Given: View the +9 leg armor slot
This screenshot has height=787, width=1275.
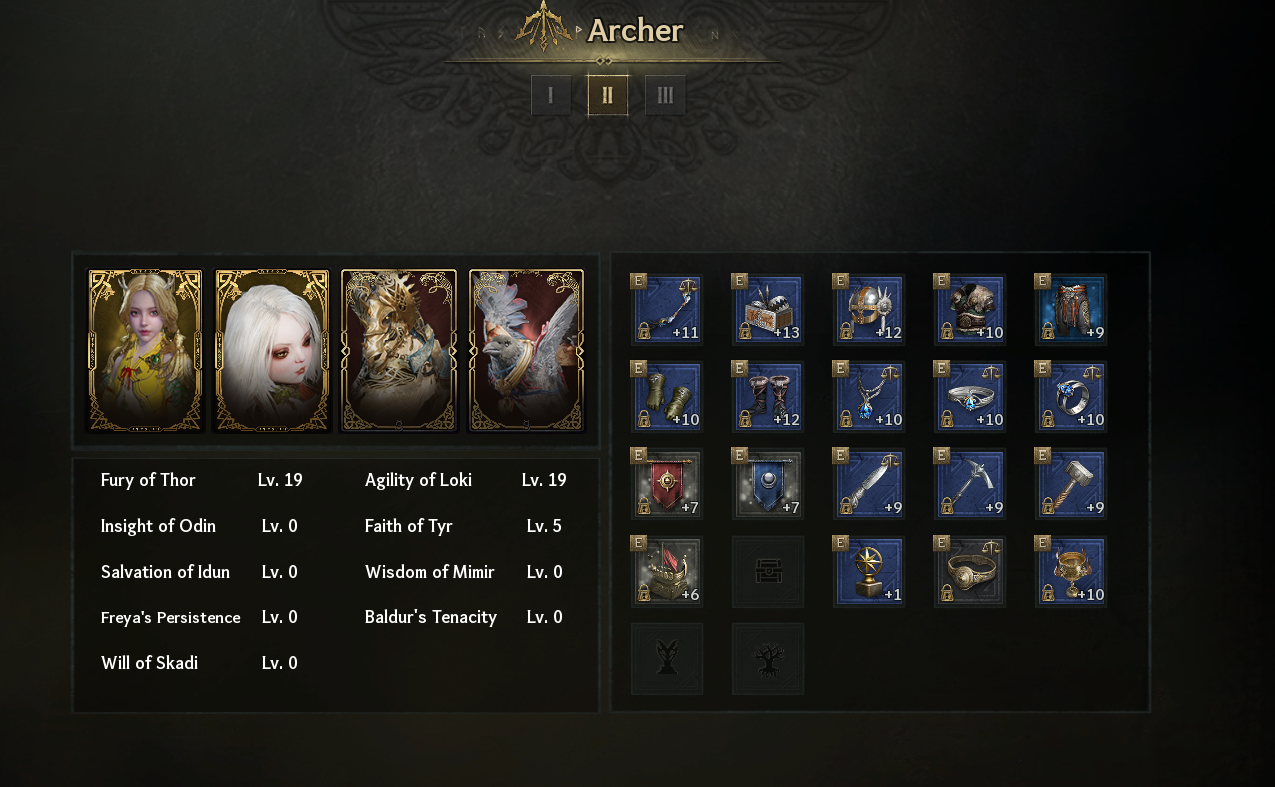Looking at the screenshot, I should tap(1071, 310).
